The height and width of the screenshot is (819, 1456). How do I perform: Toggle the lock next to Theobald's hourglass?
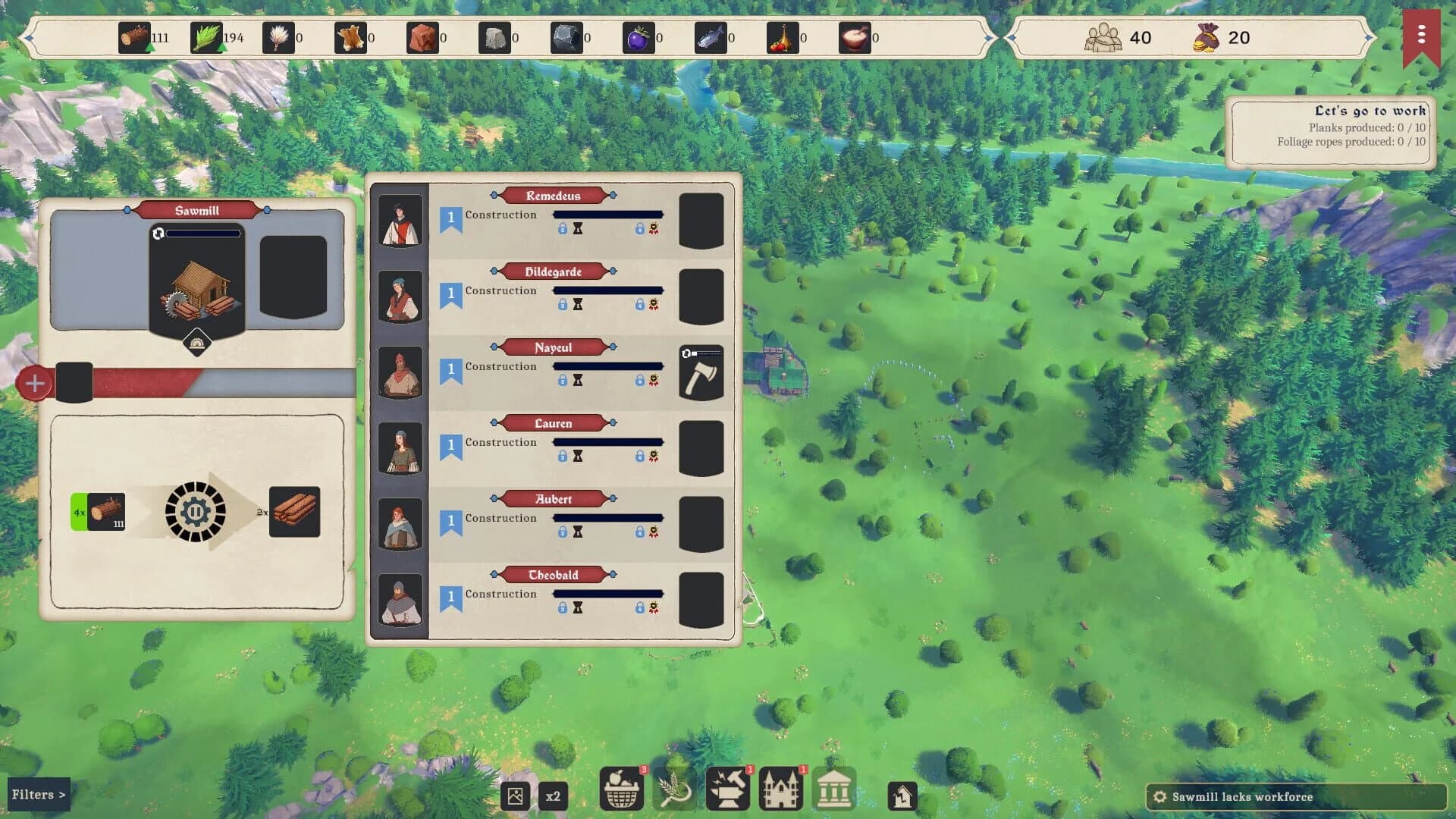(x=563, y=607)
